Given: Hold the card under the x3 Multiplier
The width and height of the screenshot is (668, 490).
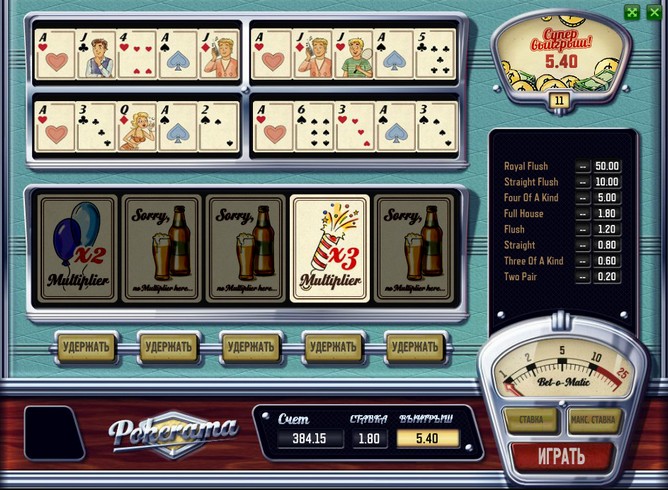Looking at the screenshot, I should coord(333,347).
